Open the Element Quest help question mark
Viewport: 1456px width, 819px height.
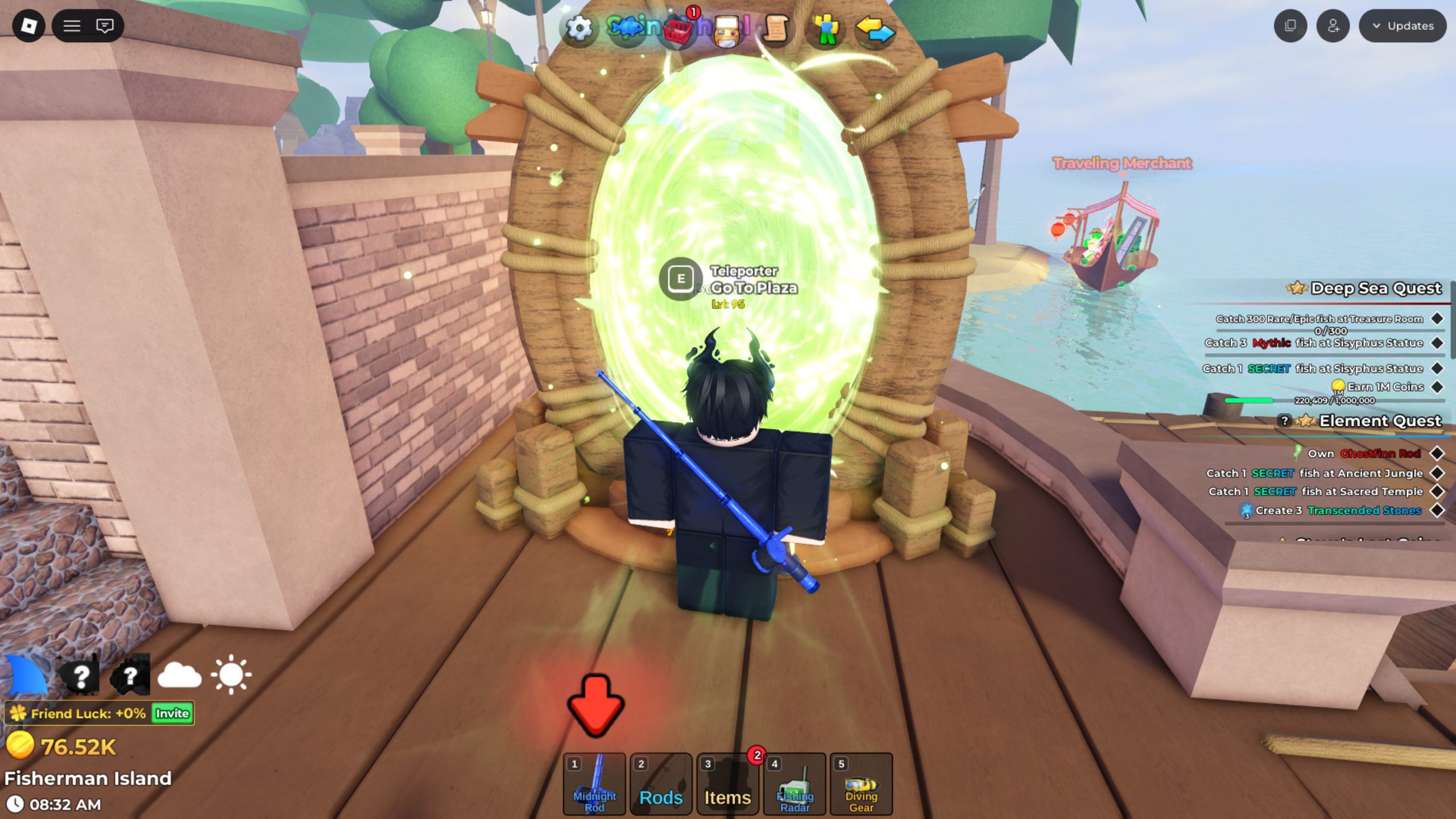[1284, 420]
